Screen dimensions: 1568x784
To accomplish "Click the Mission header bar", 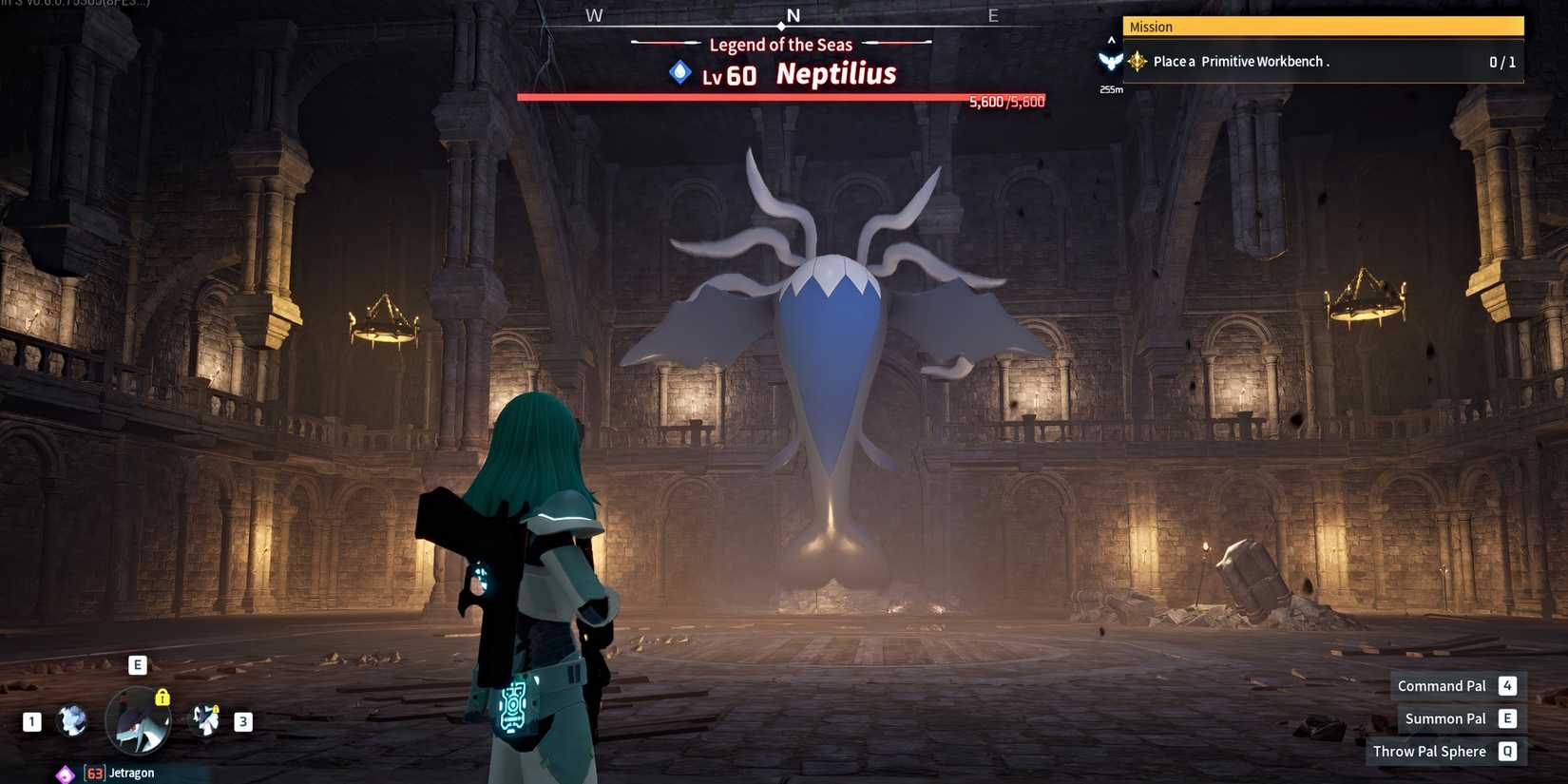I will (1321, 26).
